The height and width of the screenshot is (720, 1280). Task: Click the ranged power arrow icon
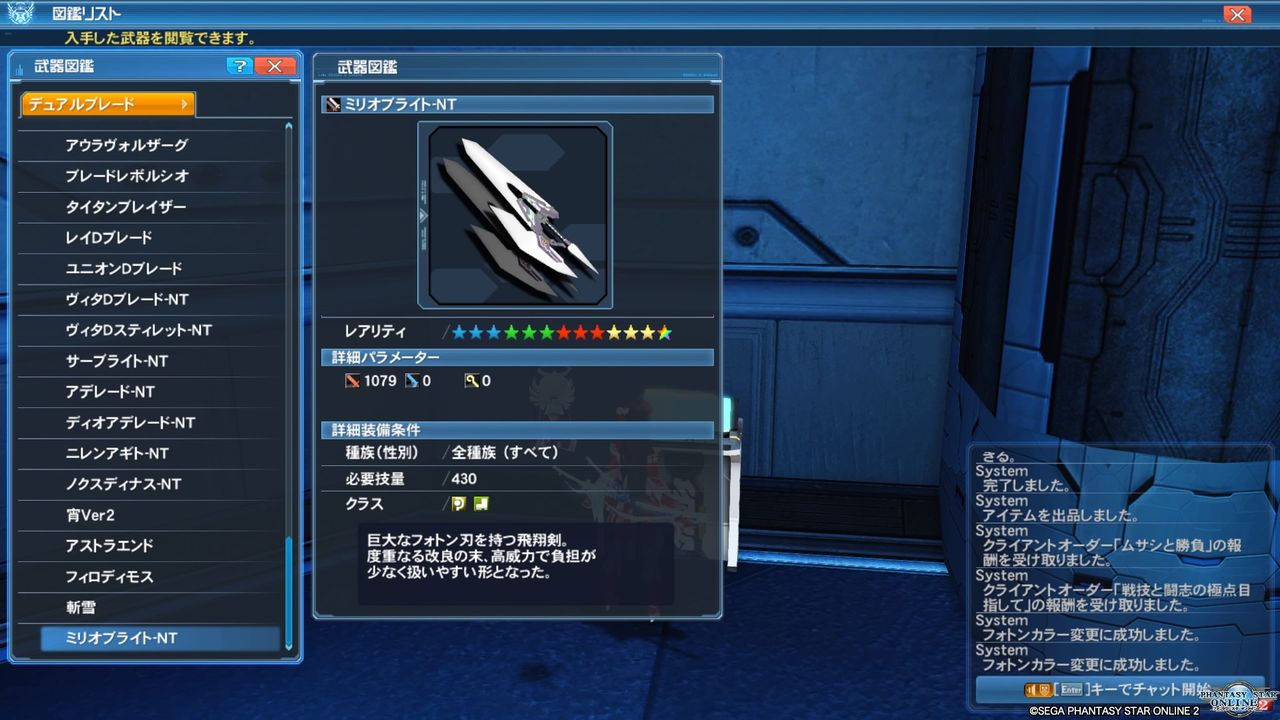413,381
